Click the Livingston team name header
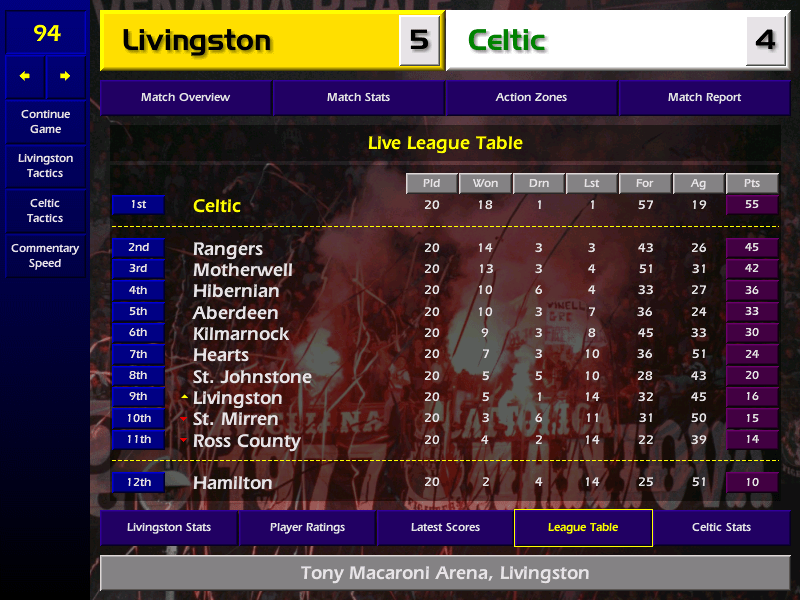Image resolution: width=800 pixels, height=600 pixels. (x=197, y=40)
